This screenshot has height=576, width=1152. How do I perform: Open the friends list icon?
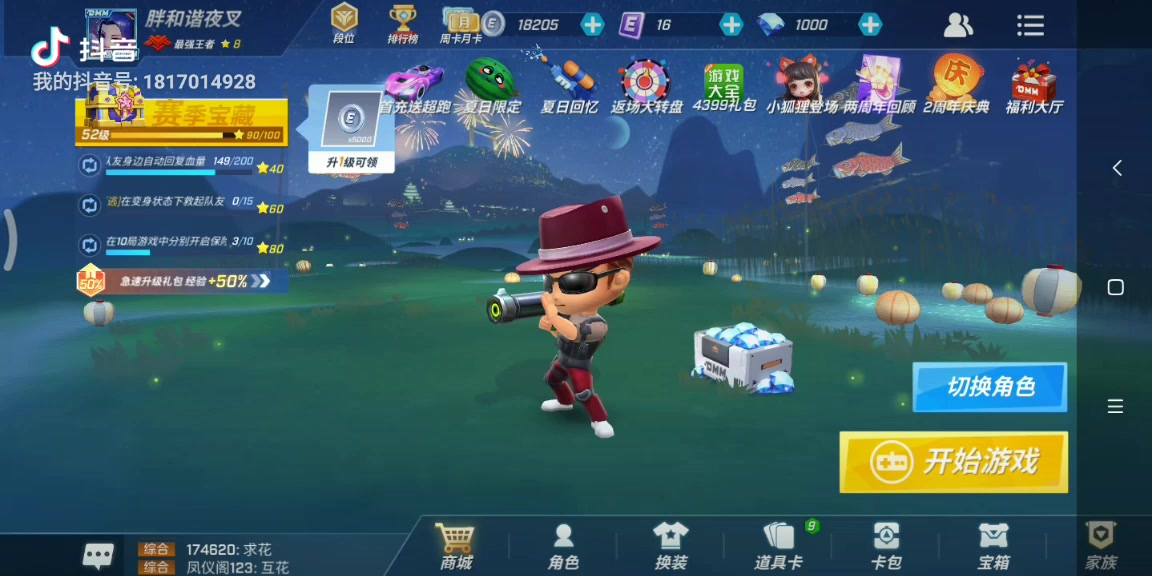(958, 25)
